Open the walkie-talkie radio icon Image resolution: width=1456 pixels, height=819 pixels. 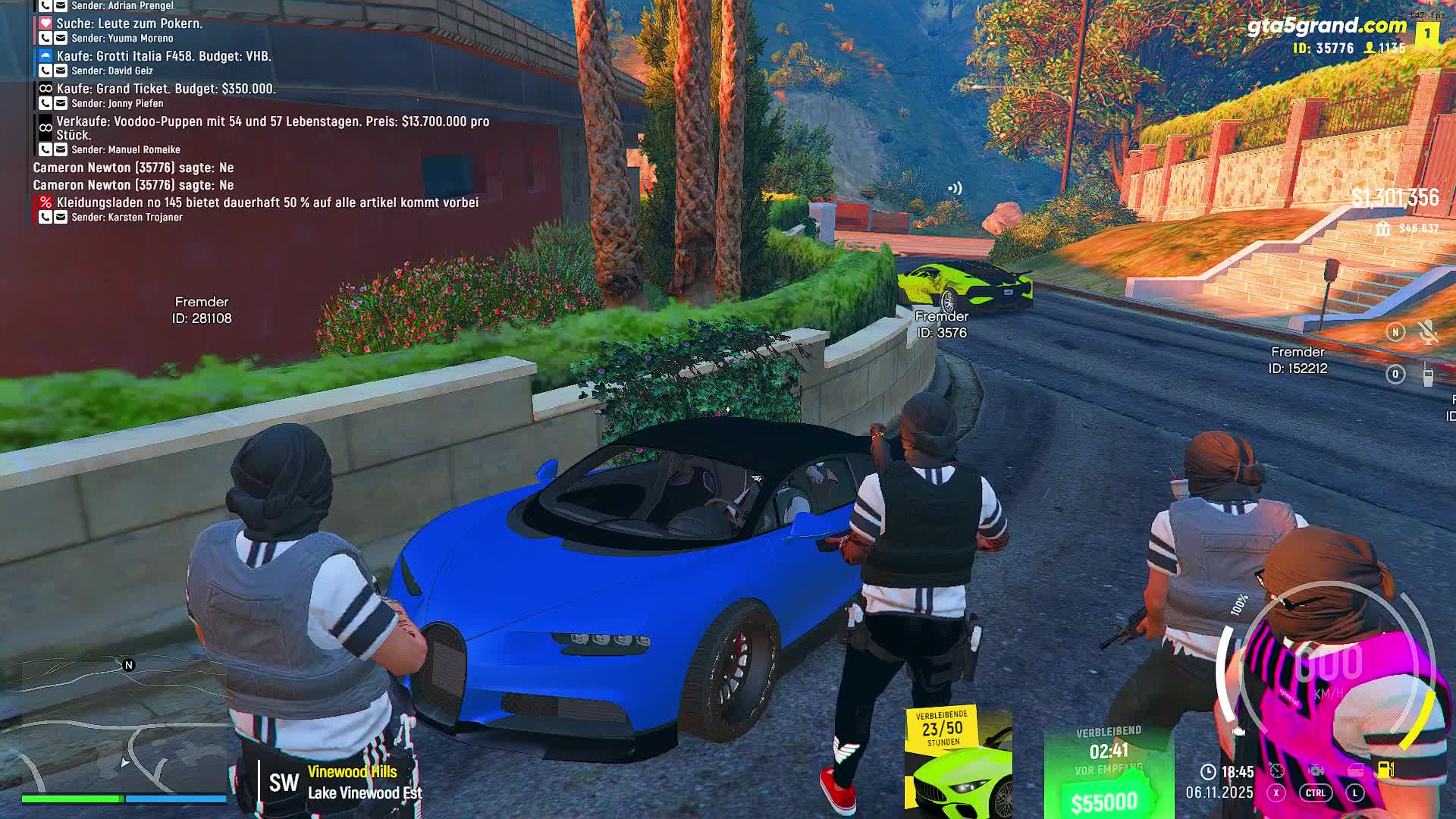point(1428,375)
